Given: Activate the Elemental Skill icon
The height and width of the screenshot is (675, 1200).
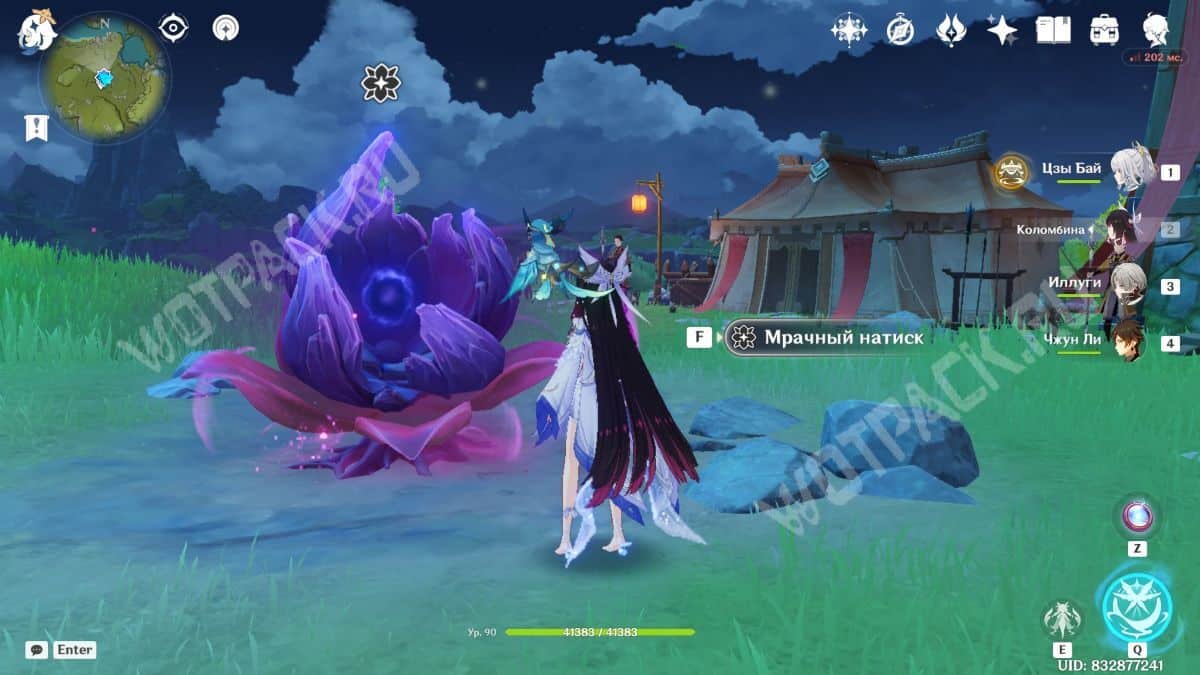Looking at the screenshot, I should coord(1062,619).
